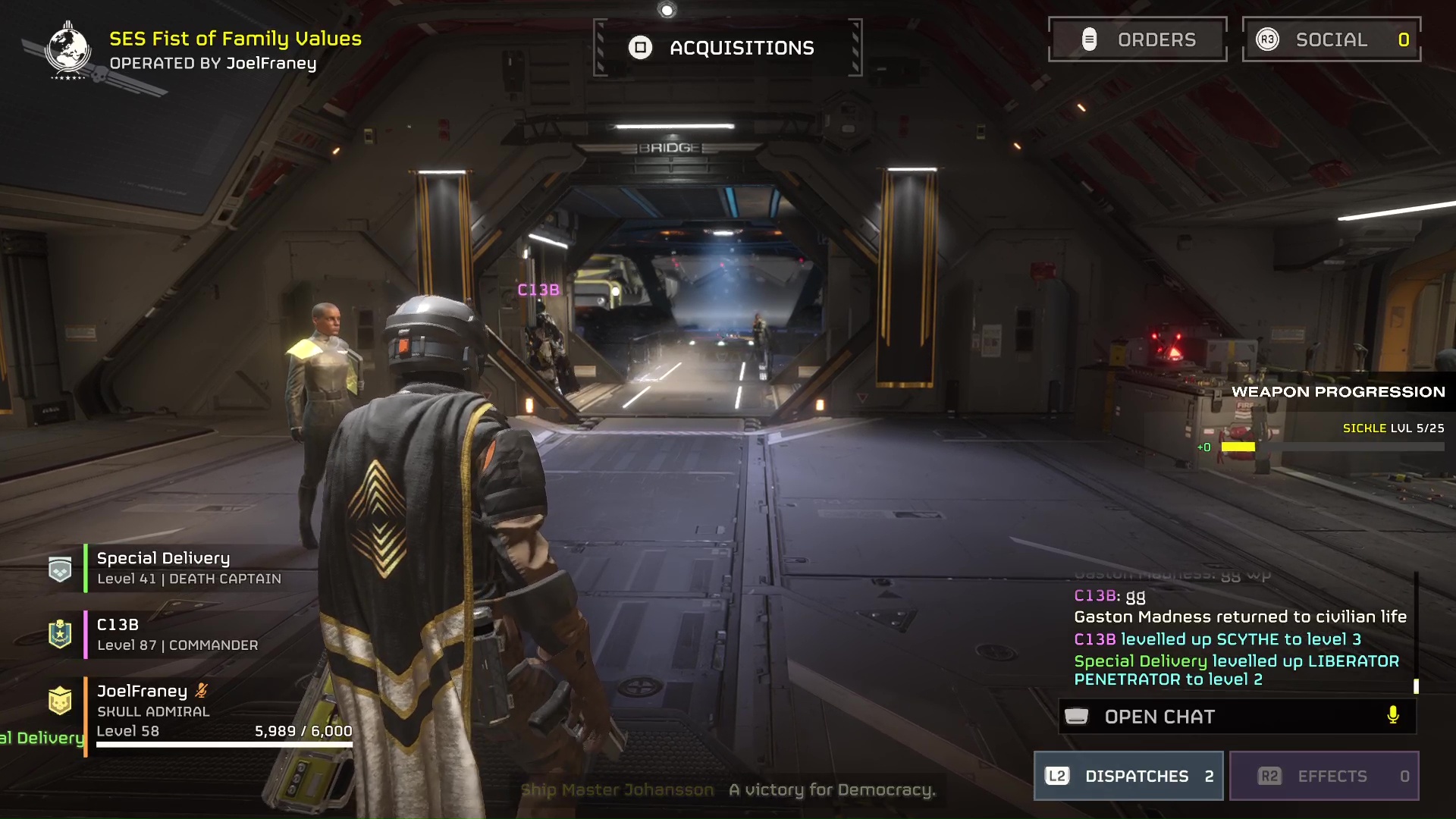Select JoelFraney's player card
The height and width of the screenshot is (819, 1456).
220,711
